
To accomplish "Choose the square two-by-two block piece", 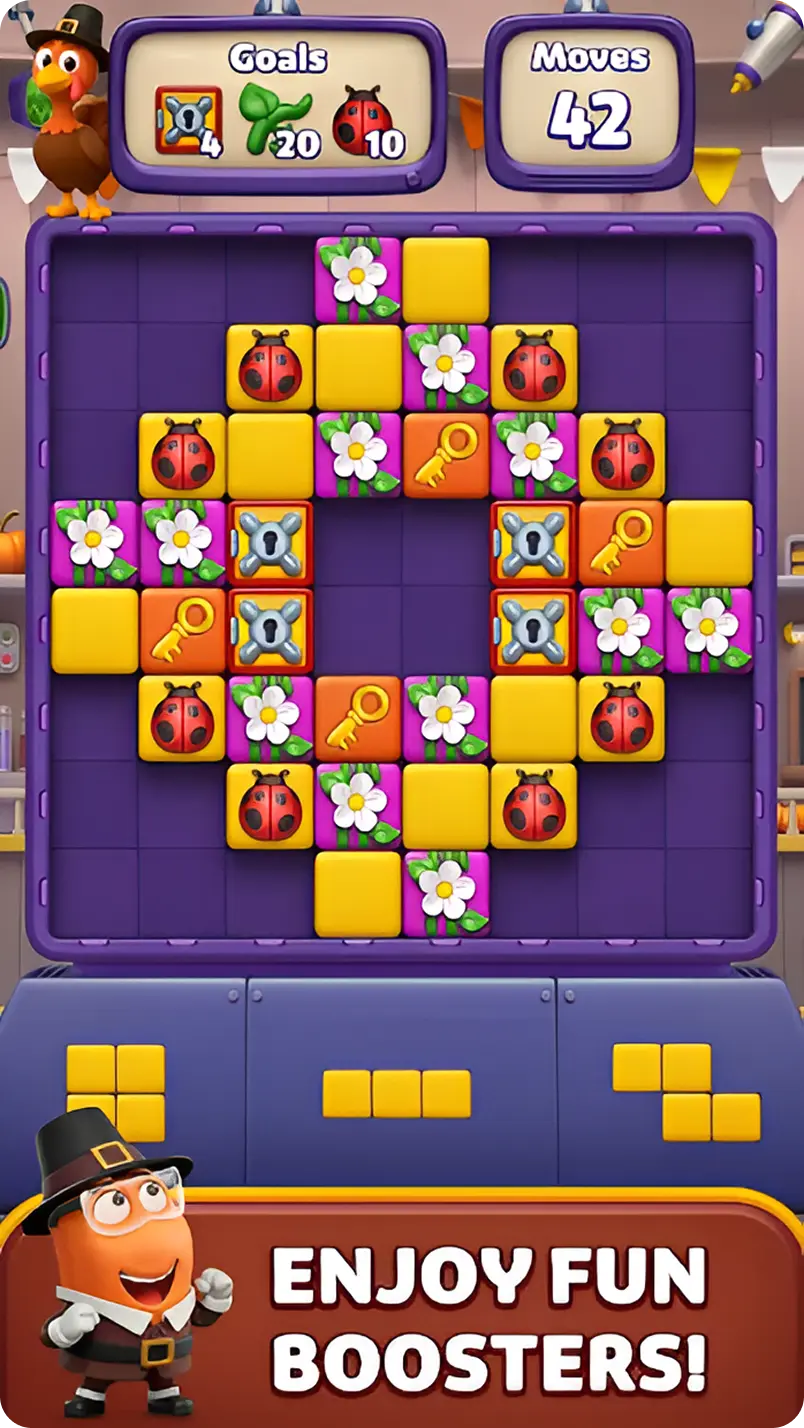I will point(116,1092).
